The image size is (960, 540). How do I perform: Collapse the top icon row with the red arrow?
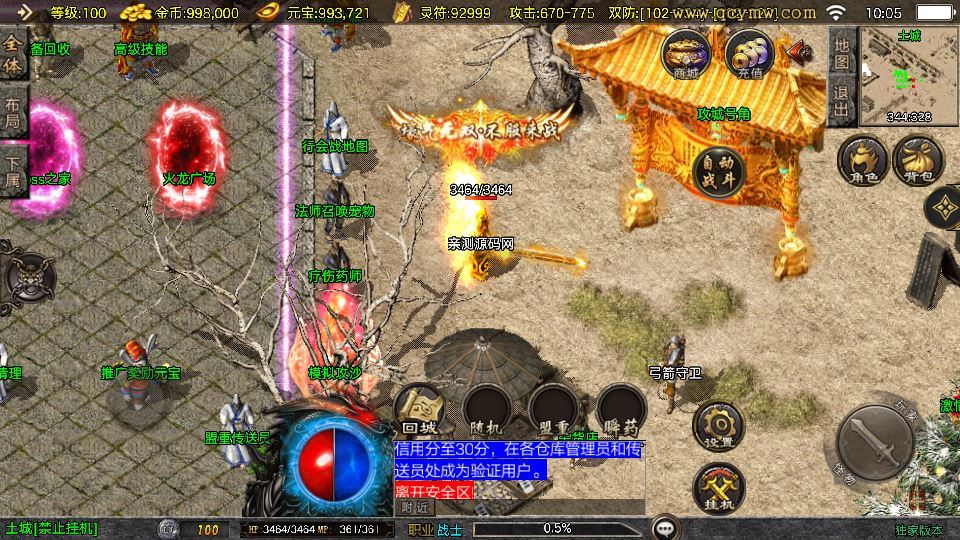coord(798,50)
